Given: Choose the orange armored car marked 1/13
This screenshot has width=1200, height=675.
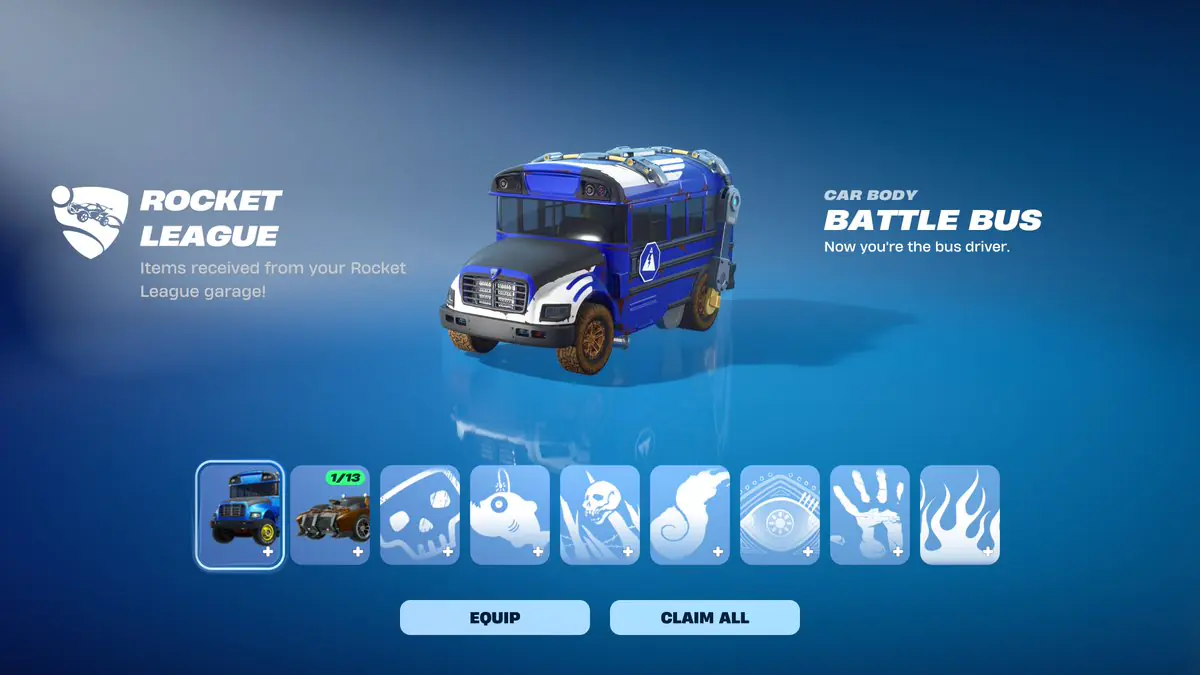Looking at the screenshot, I should pyautogui.click(x=330, y=514).
